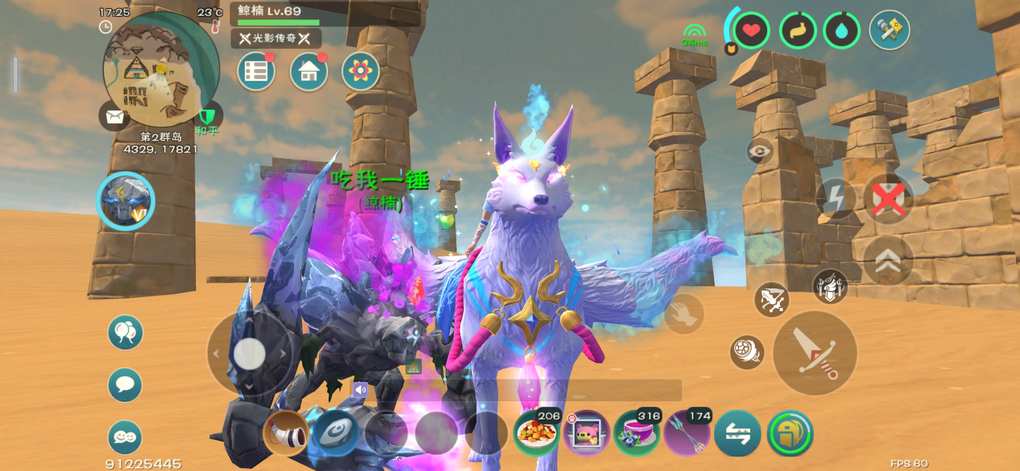Open the hammer build tools button
This screenshot has height=471, width=1020.
click(888, 30)
